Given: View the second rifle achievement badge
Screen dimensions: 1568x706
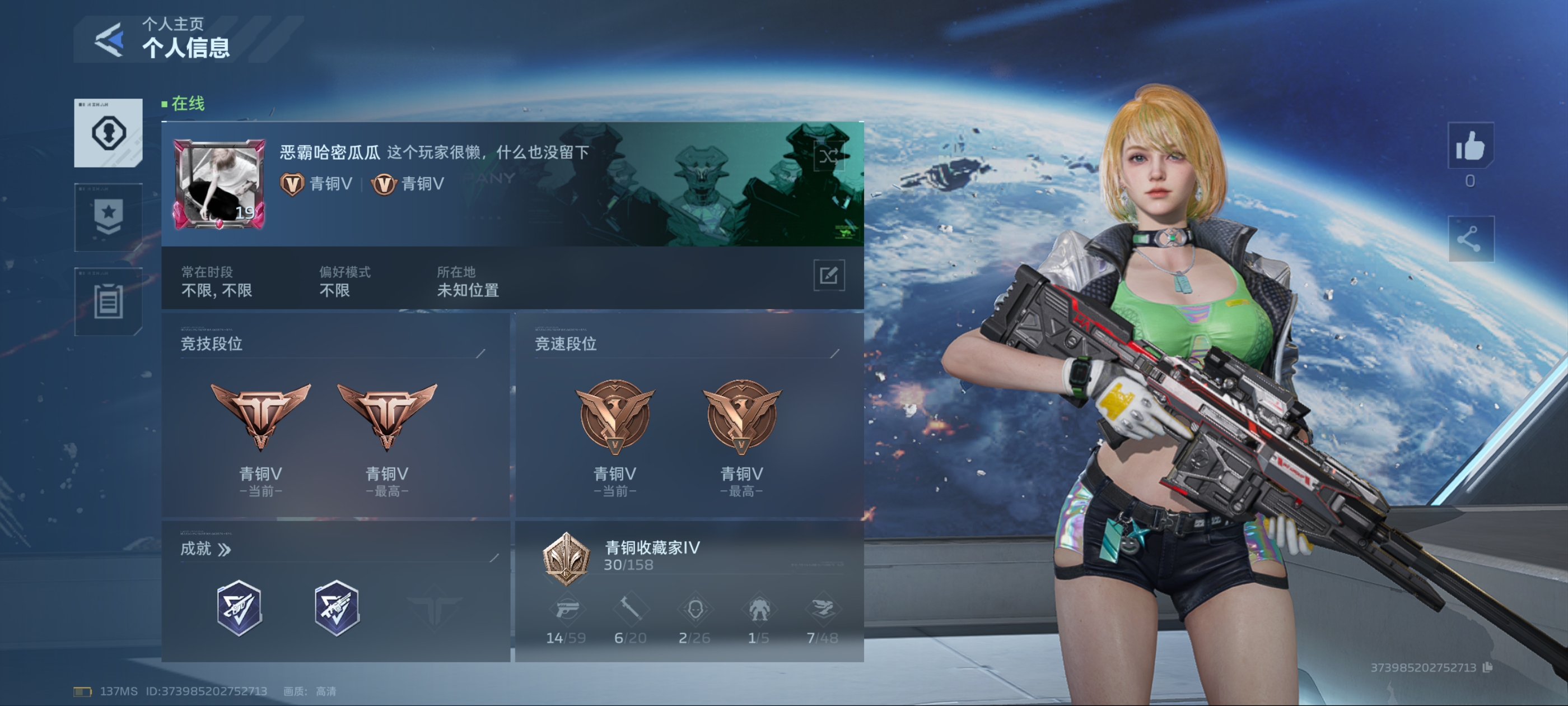Looking at the screenshot, I should [x=337, y=608].
